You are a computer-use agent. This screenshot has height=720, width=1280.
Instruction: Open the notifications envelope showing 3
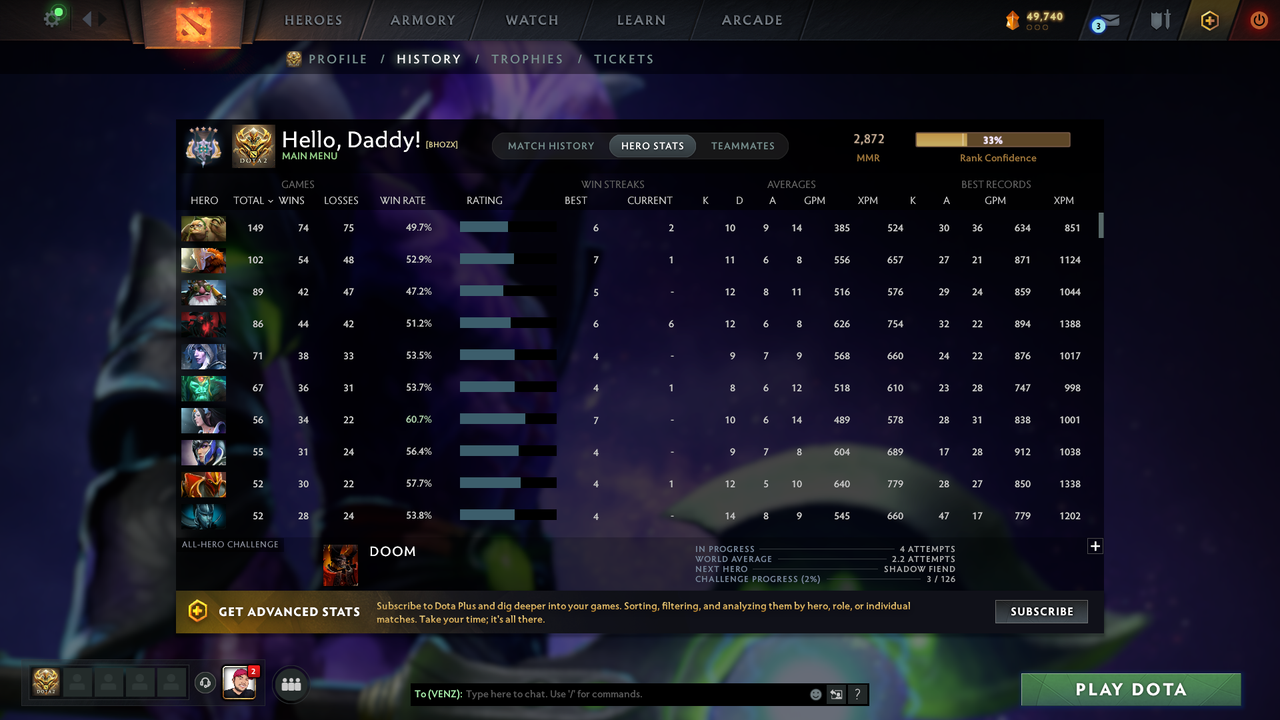click(x=1104, y=20)
